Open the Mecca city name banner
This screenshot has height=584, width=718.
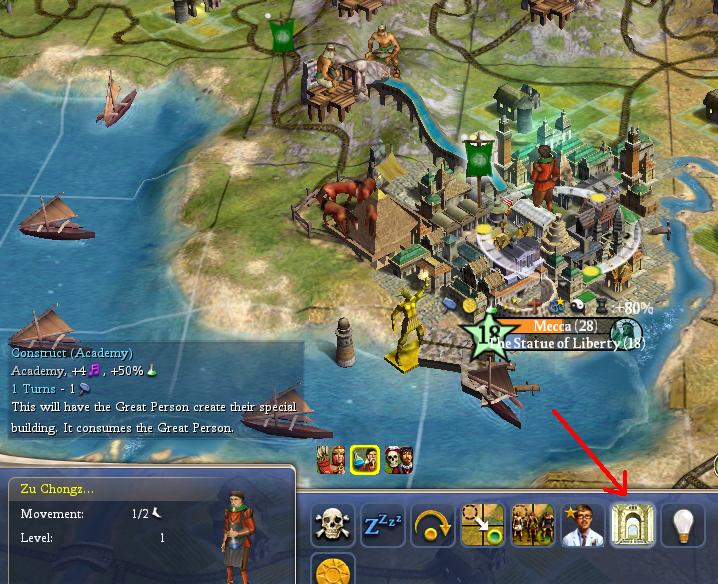click(x=565, y=327)
